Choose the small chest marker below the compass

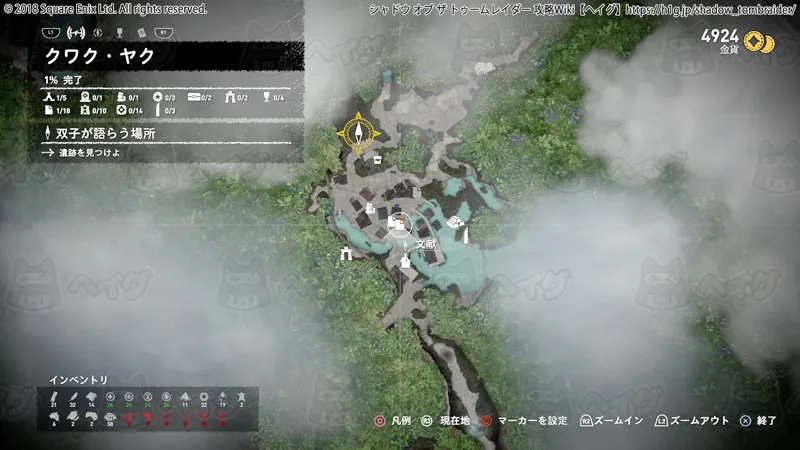pos(377,159)
